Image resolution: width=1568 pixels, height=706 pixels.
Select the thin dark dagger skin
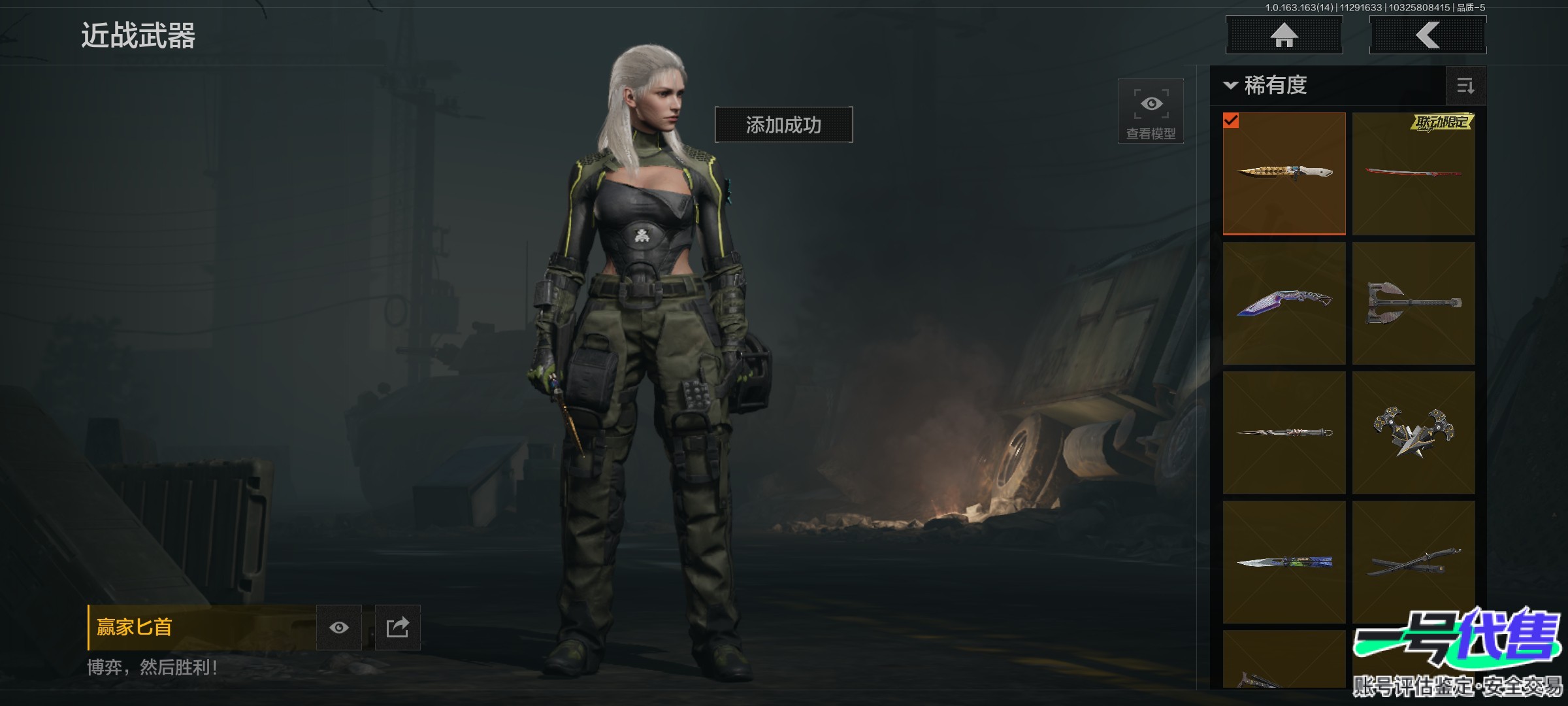(x=1284, y=433)
